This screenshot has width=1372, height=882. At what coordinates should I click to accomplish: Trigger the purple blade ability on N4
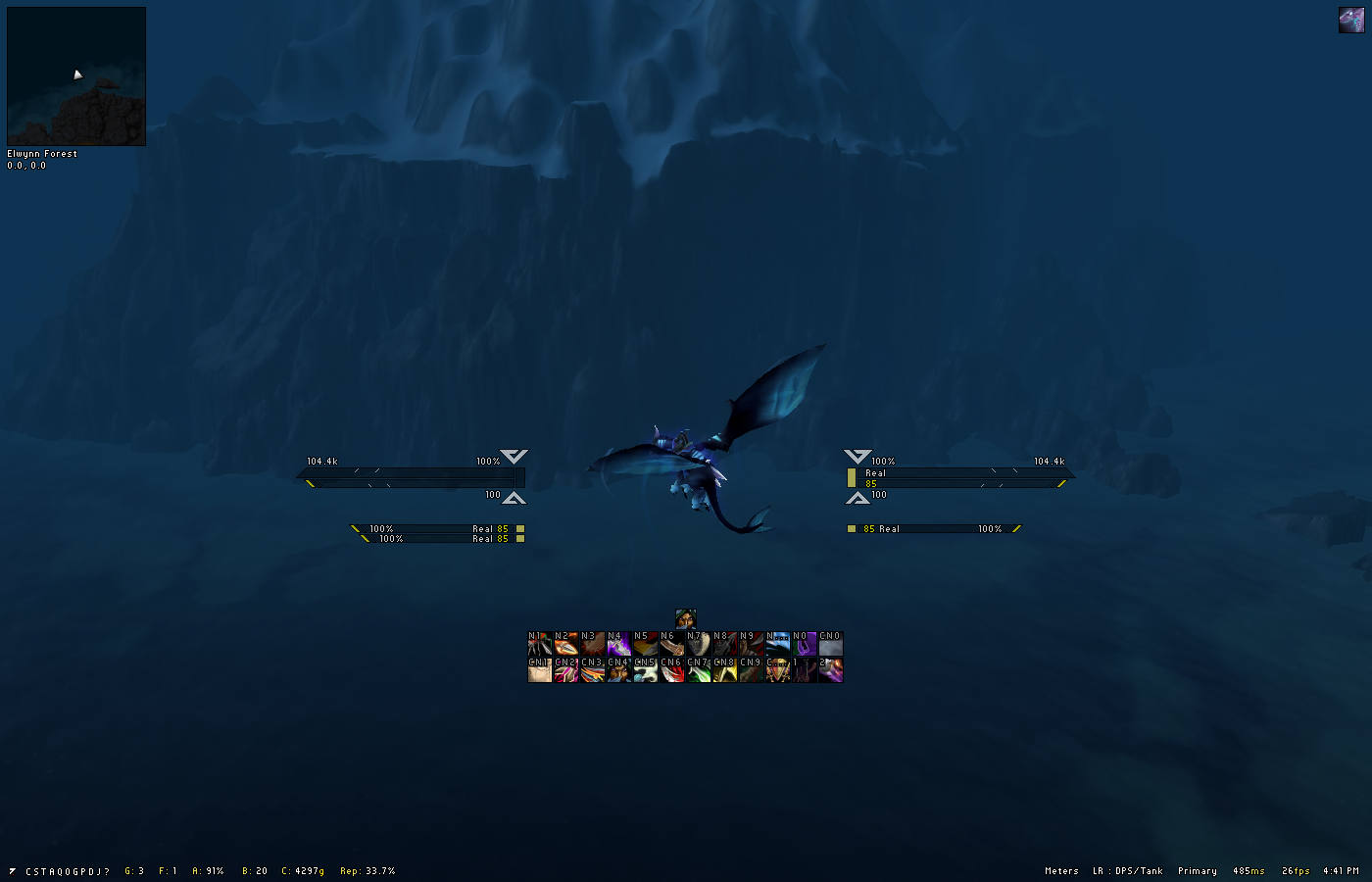pyautogui.click(x=619, y=644)
